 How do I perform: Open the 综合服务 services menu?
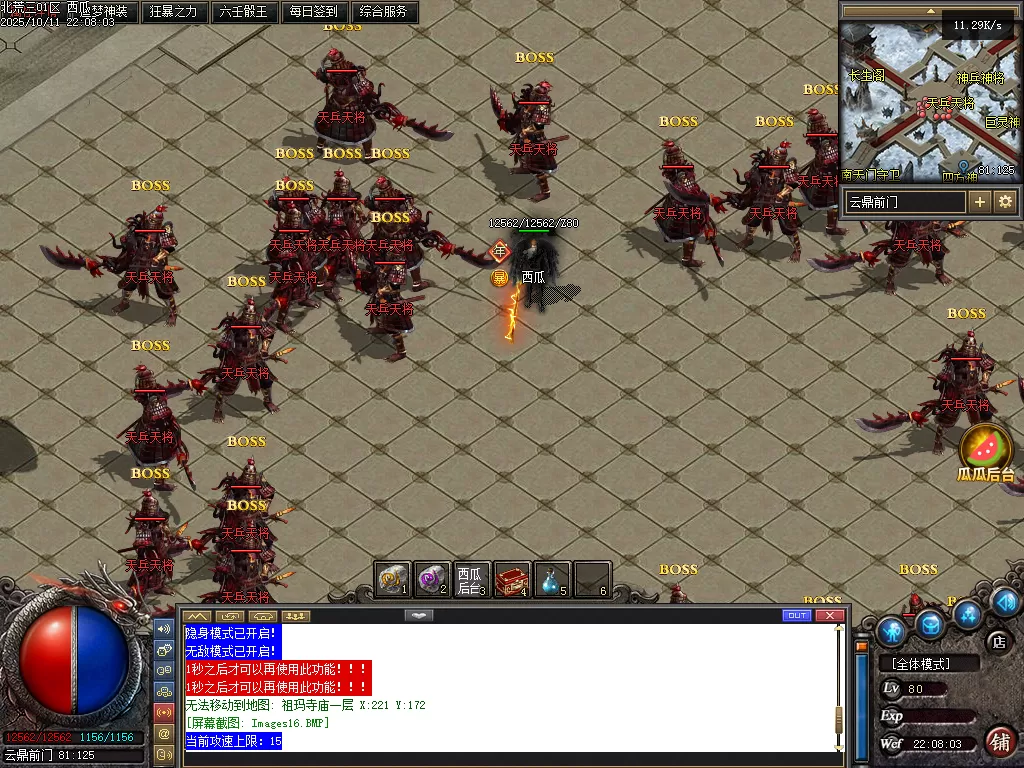tap(381, 12)
